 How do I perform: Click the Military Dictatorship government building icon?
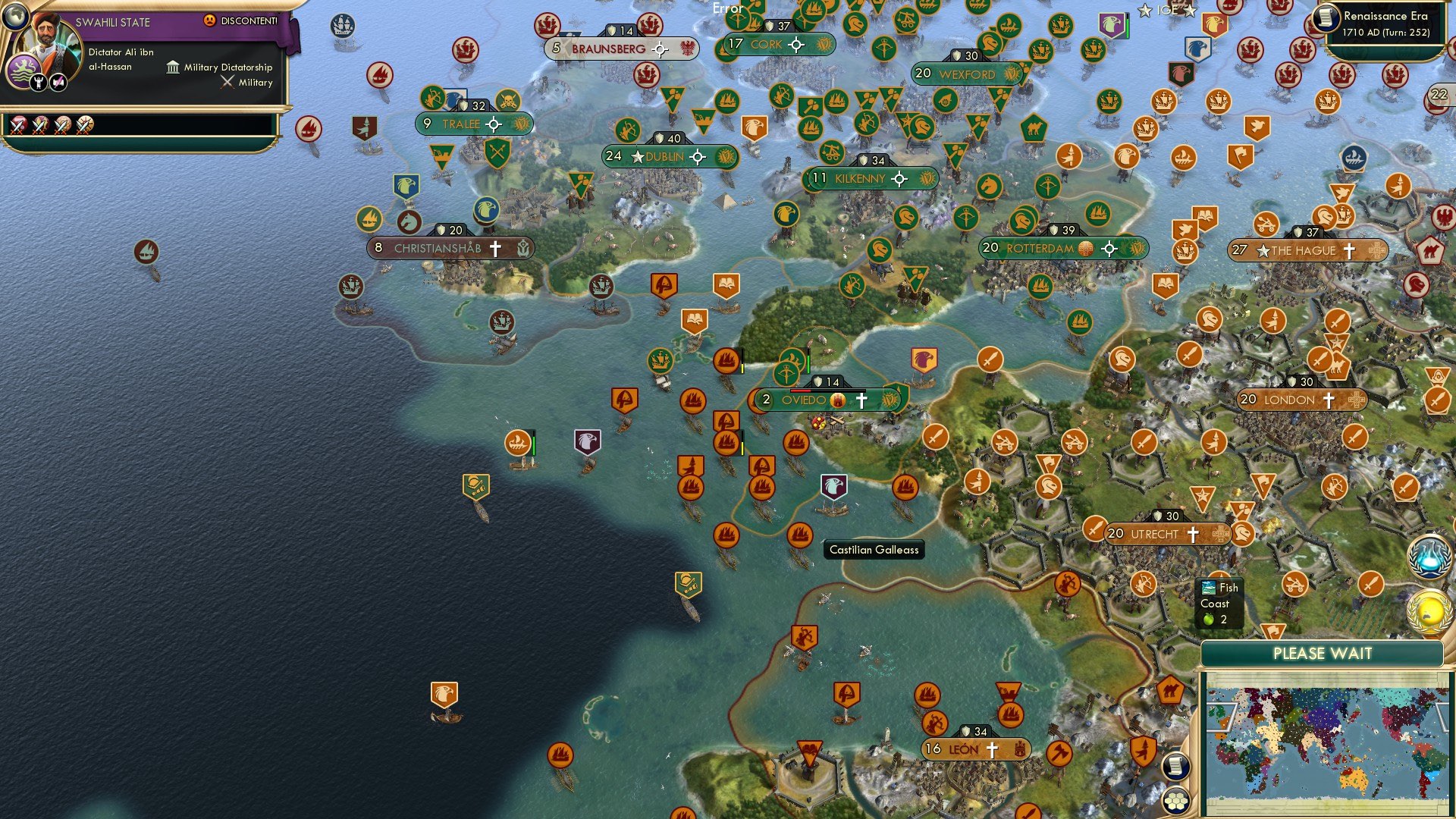coord(174,67)
